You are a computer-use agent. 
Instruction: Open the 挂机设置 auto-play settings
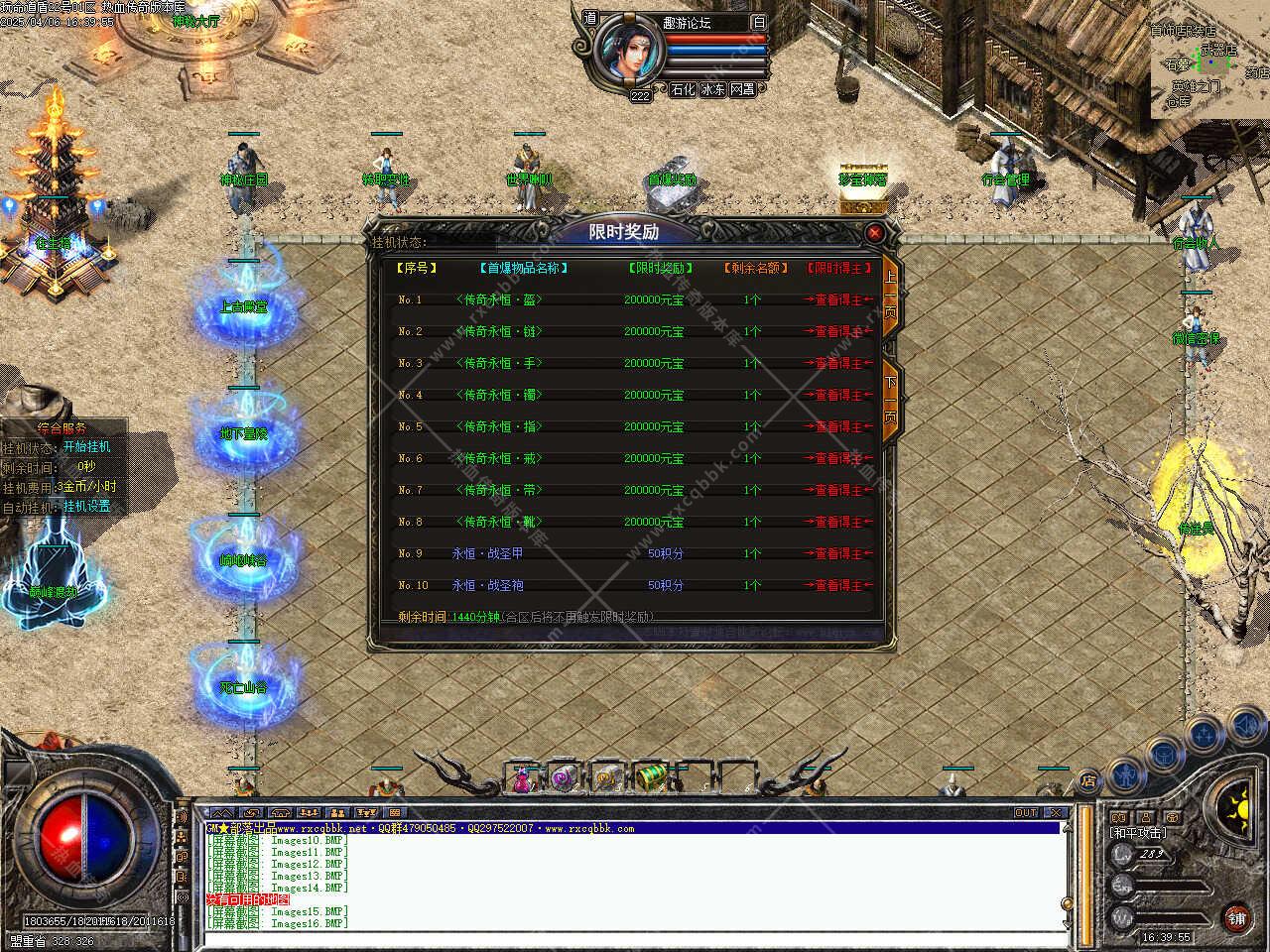click(87, 506)
